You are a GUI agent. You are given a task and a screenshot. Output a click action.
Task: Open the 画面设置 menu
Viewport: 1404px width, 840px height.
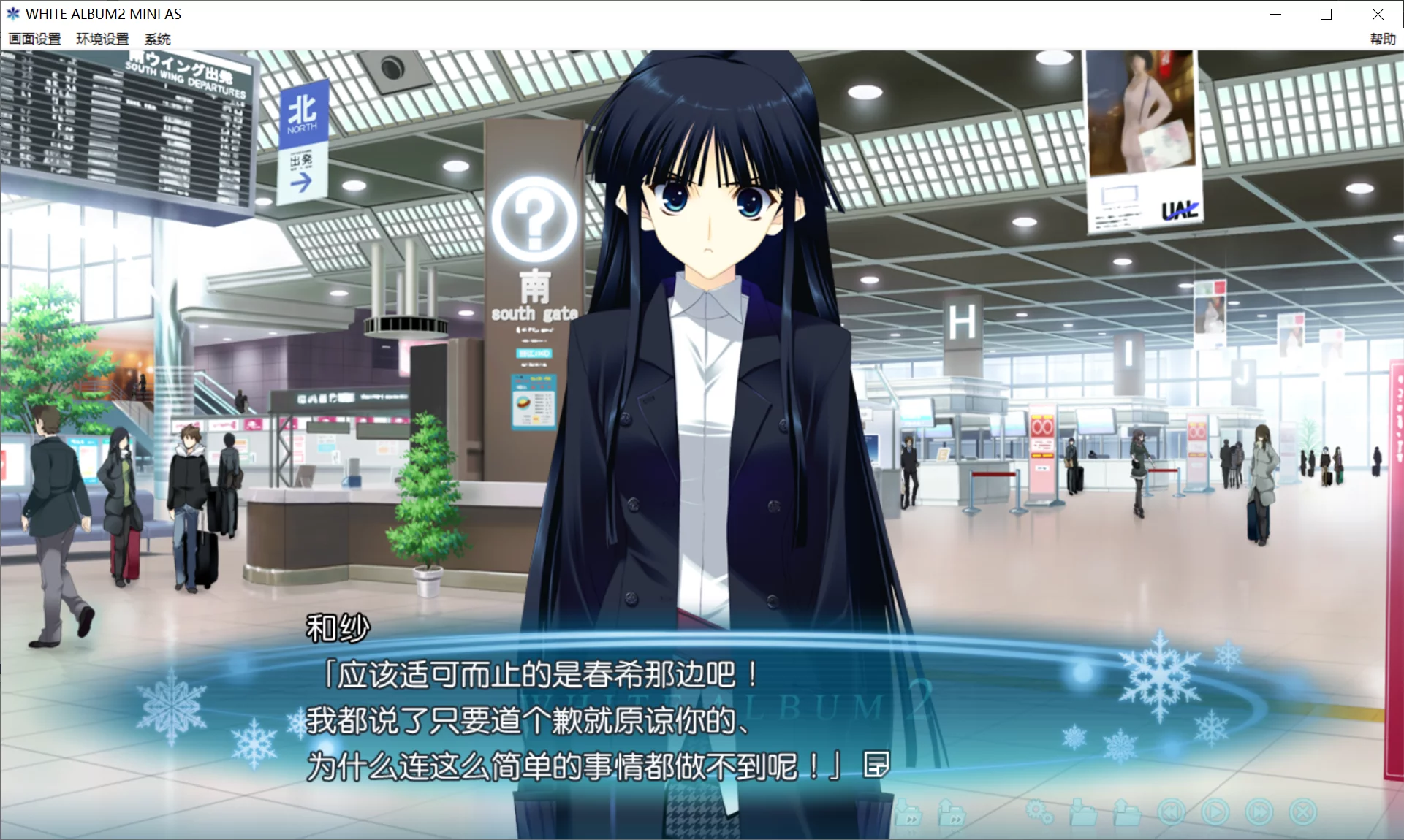coord(34,39)
